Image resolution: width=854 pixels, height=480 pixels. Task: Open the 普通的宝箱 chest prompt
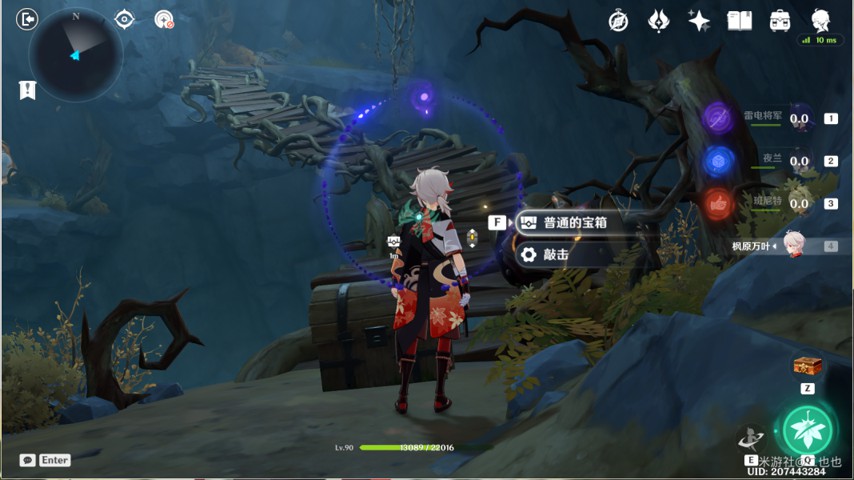(574, 223)
